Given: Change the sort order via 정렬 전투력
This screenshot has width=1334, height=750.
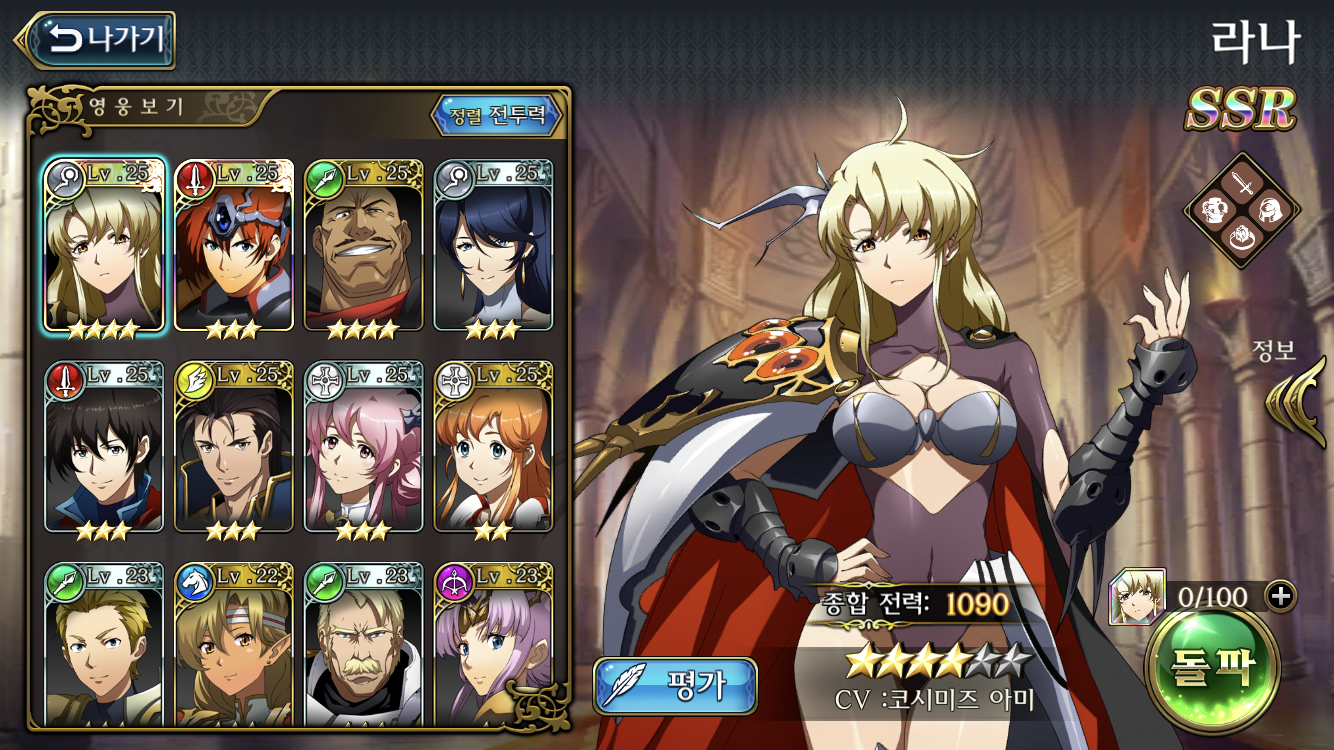Looking at the screenshot, I should 497,115.
